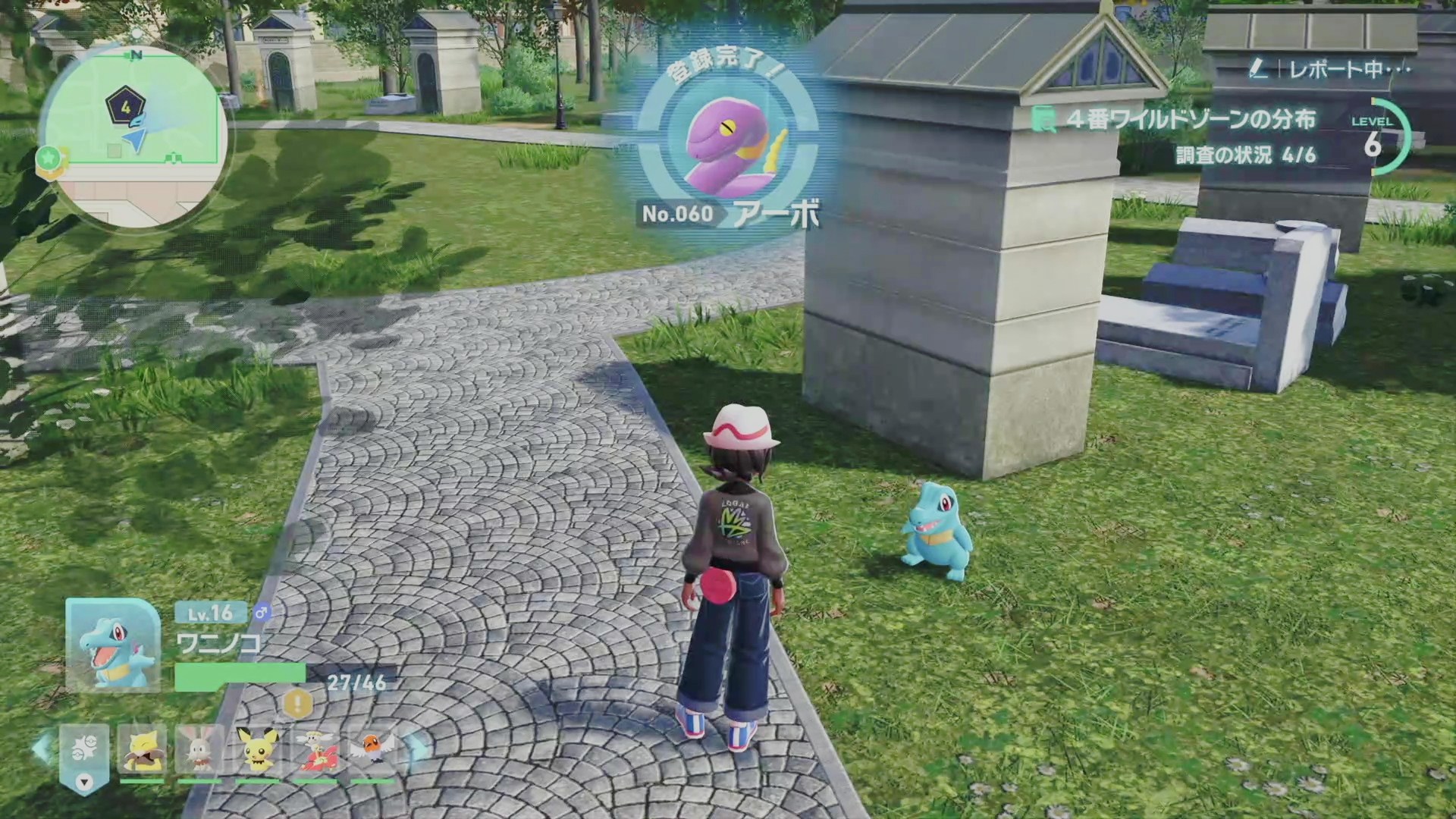Pick Pichu in the party bar
Screen dimensions: 1456x819
(258, 750)
